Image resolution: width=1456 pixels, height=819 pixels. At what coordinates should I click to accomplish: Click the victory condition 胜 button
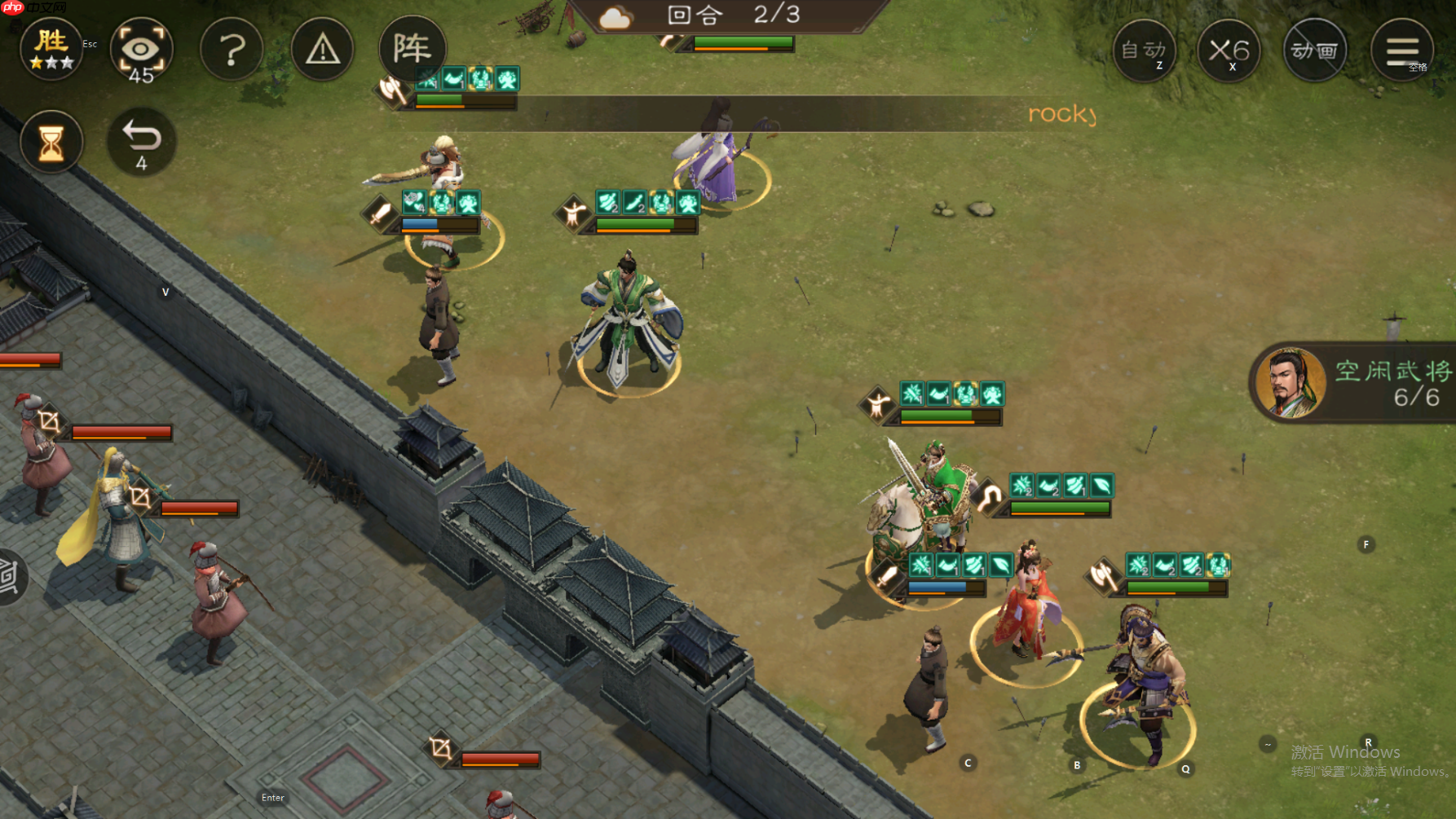pyautogui.click(x=51, y=49)
